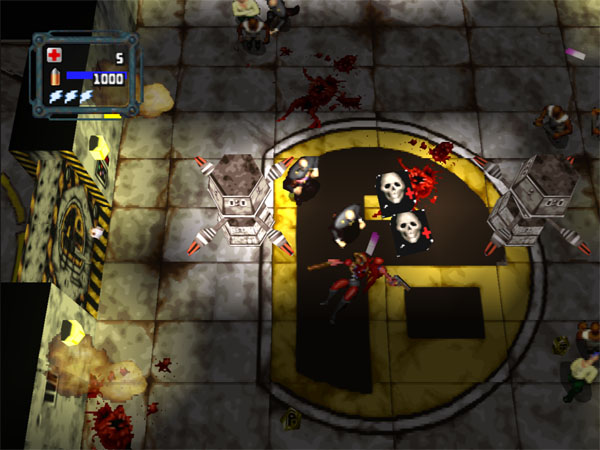The height and width of the screenshot is (450, 600).
Task: Click the red cross medkit icon
Action: pyautogui.click(x=54, y=57)
